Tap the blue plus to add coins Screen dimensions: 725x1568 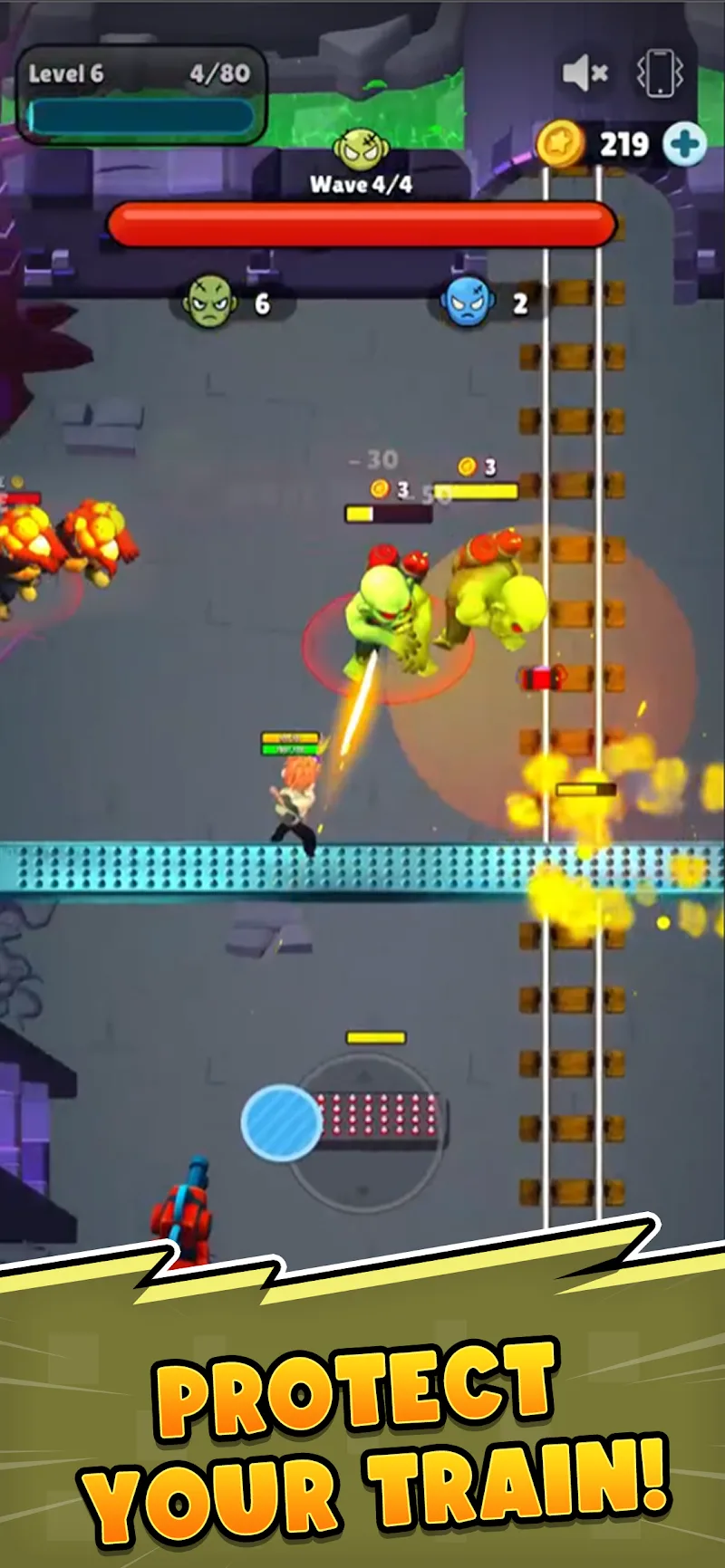pos(684,144)
